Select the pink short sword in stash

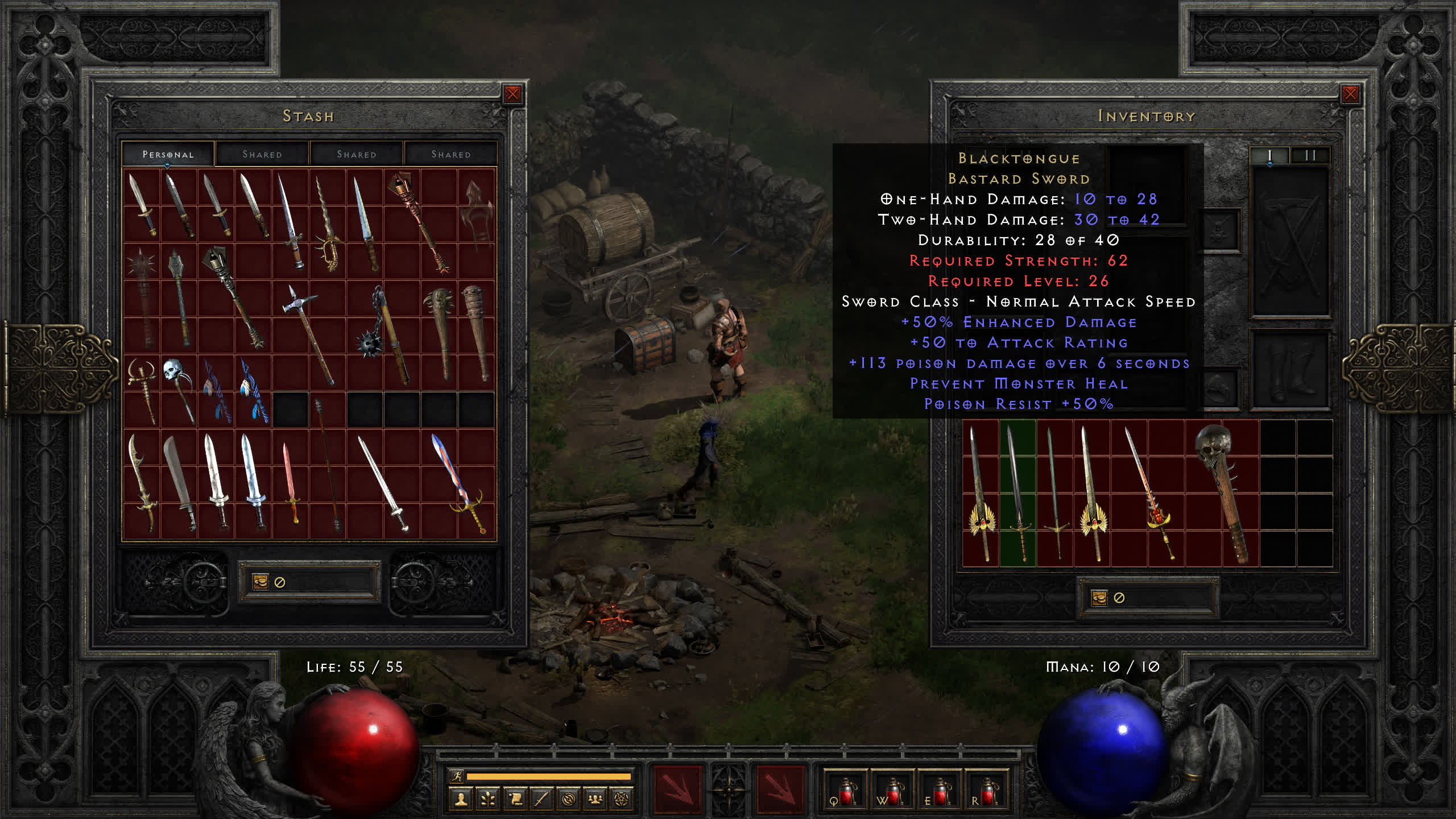tap(291, 482)
